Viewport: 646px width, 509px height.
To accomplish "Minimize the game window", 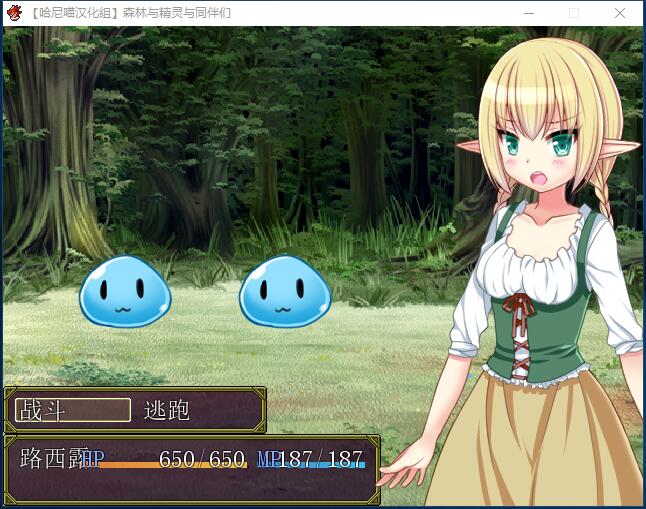I will pyautogui.click(x=528, y=13).
